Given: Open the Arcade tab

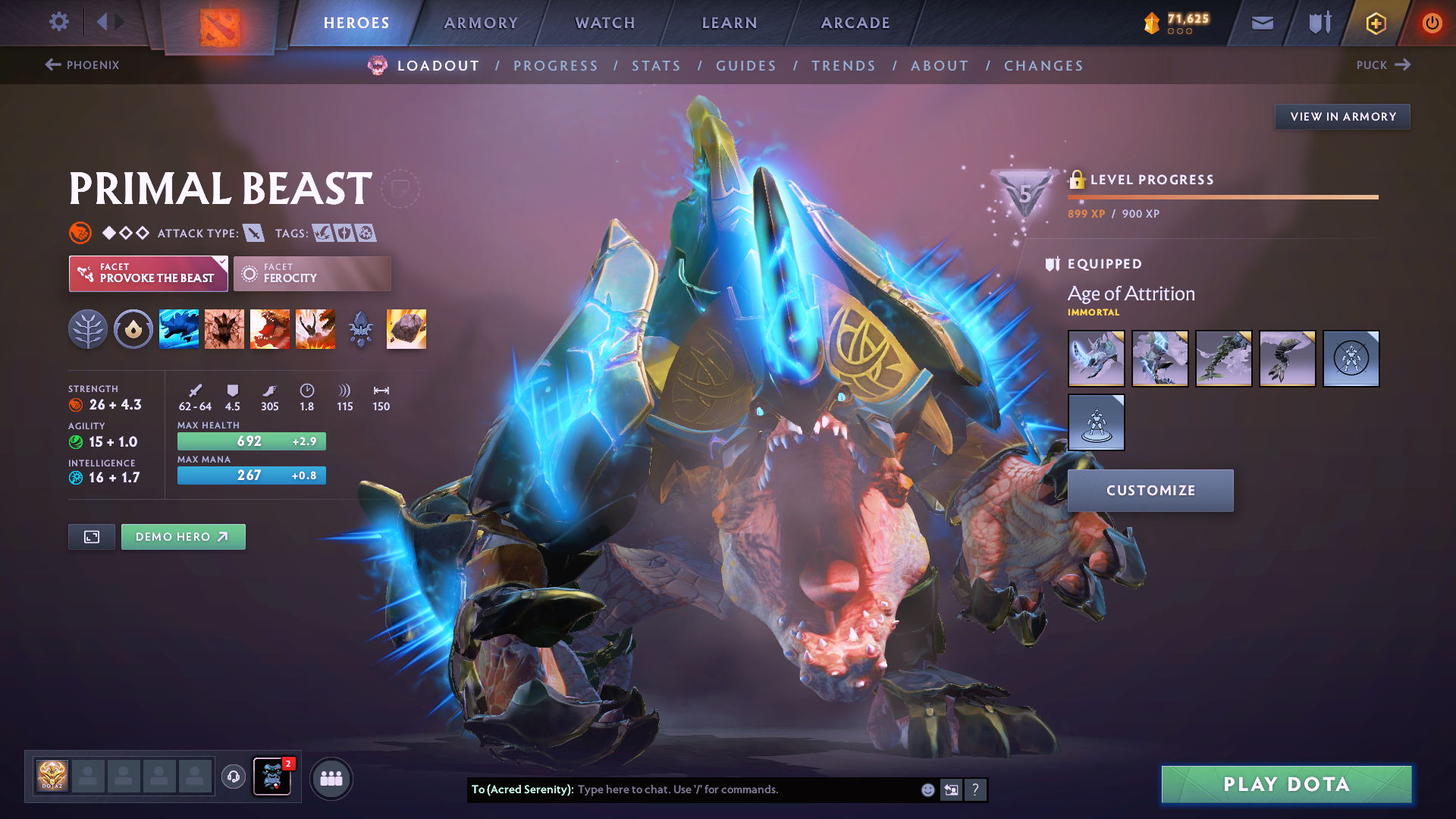Looking at the screenshot, I should point(855,23).
